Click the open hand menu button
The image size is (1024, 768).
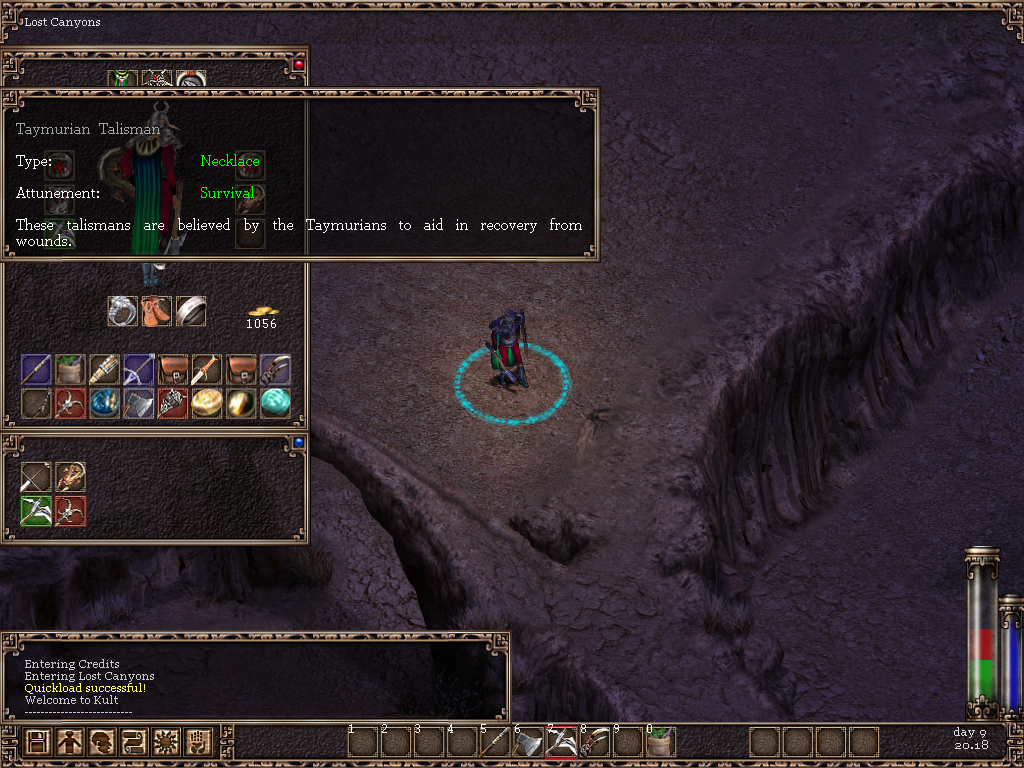(198, 742)
